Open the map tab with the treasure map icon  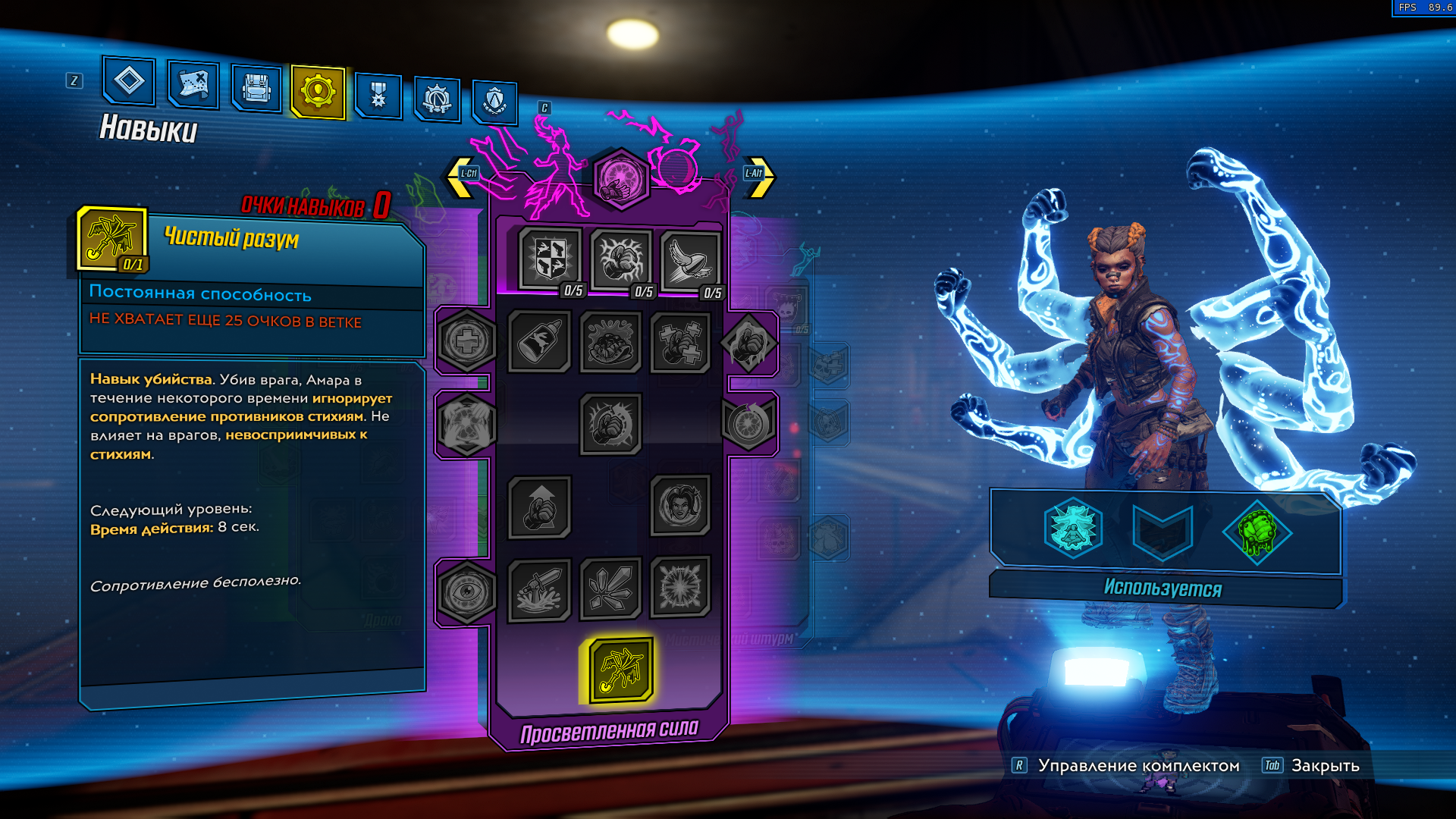pos(193,84)
